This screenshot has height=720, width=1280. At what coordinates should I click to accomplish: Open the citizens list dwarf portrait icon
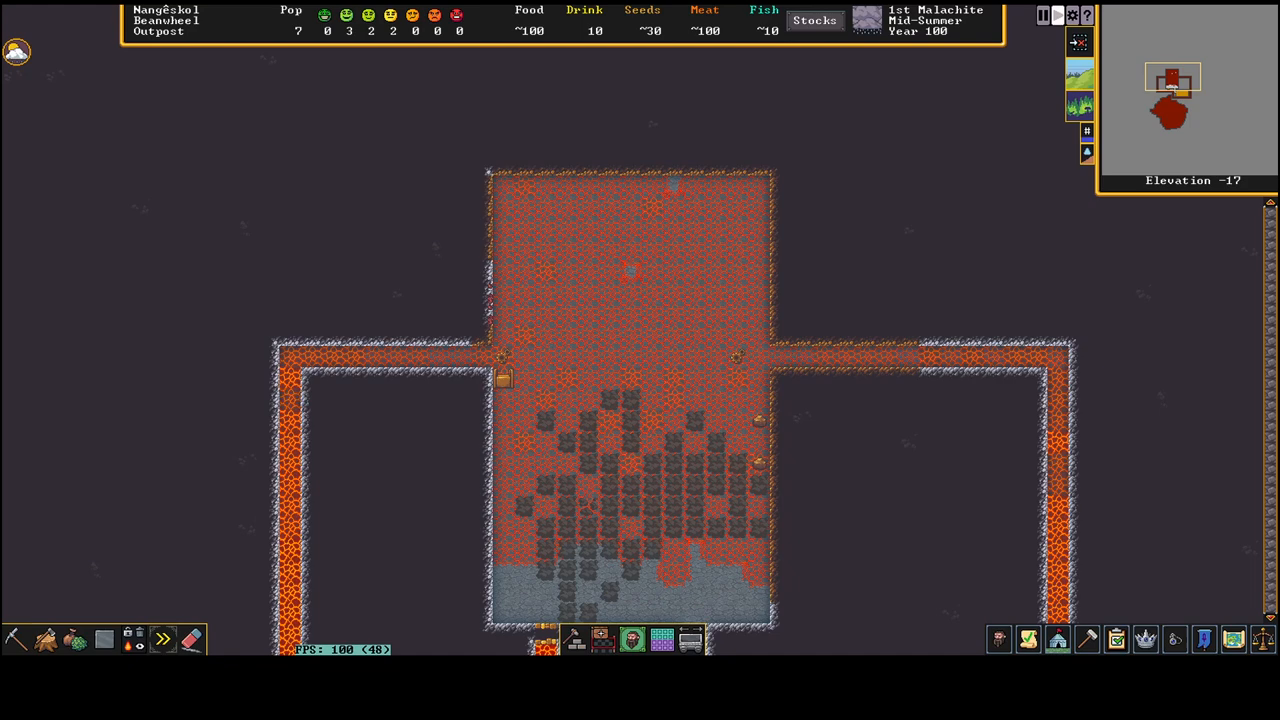(998, 639)
